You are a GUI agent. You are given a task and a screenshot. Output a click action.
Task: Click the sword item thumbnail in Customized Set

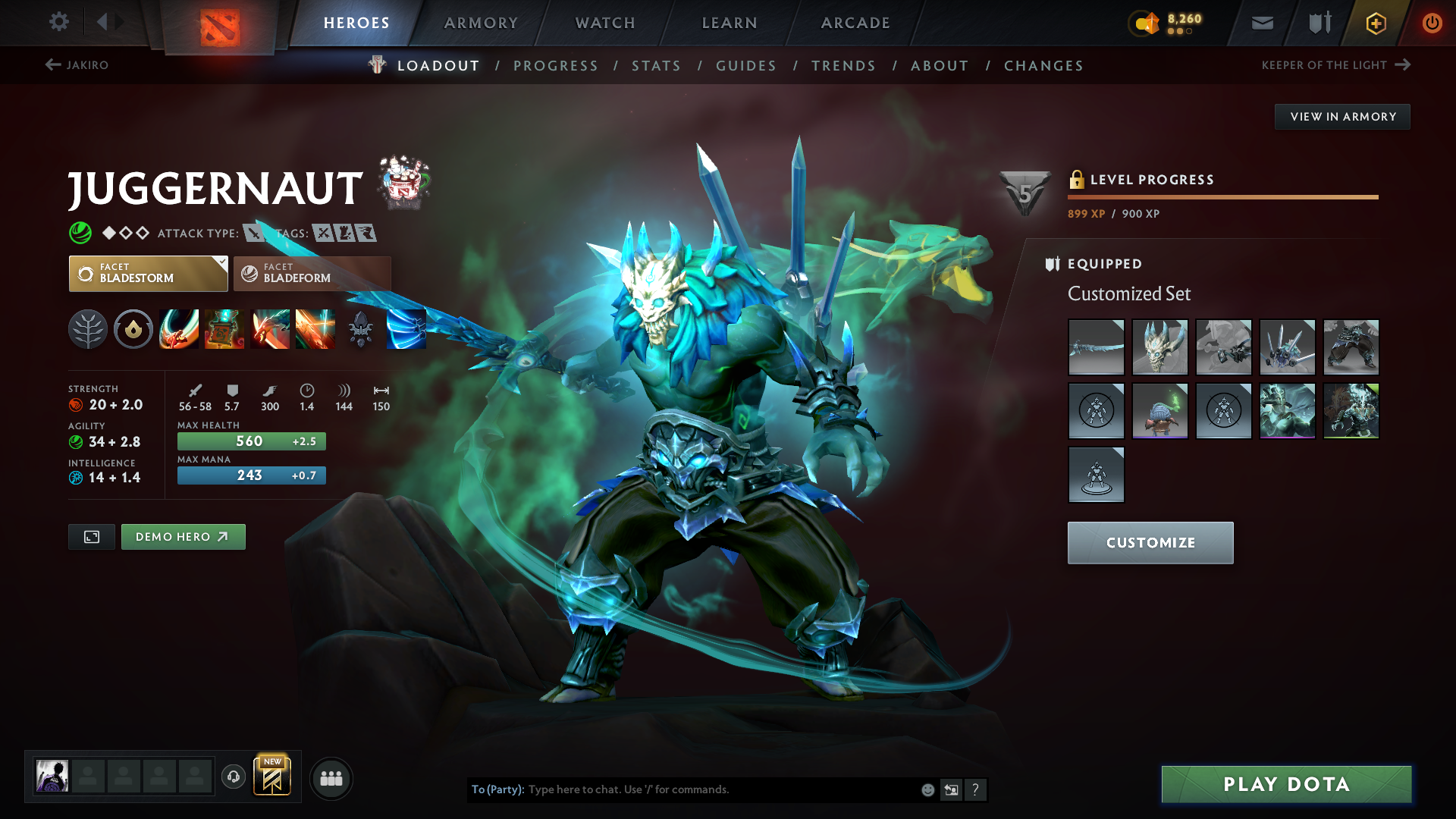(1096, 347)
